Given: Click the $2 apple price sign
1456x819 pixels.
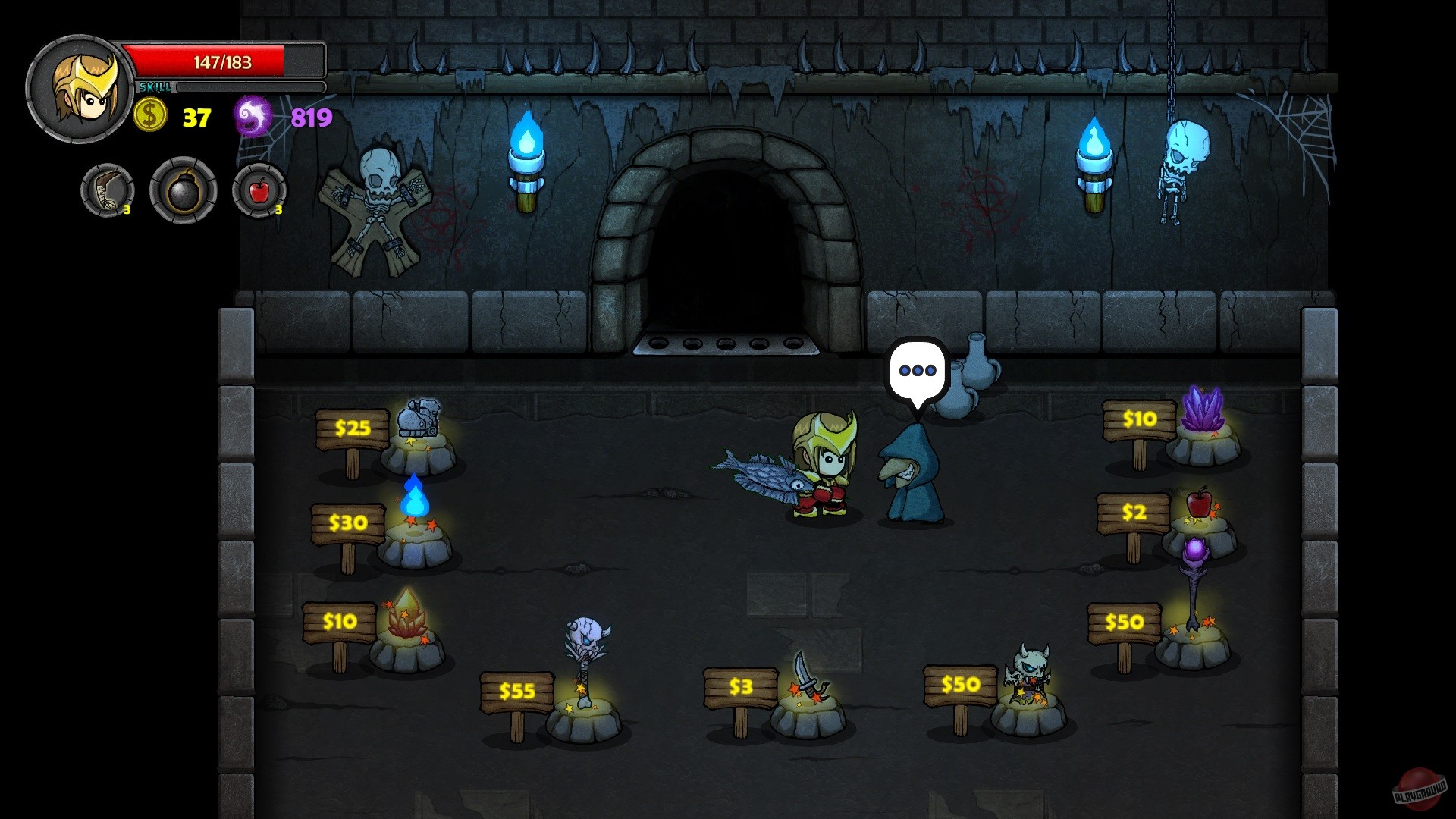Looking at the screenshot, I should tap(1132, 513).
